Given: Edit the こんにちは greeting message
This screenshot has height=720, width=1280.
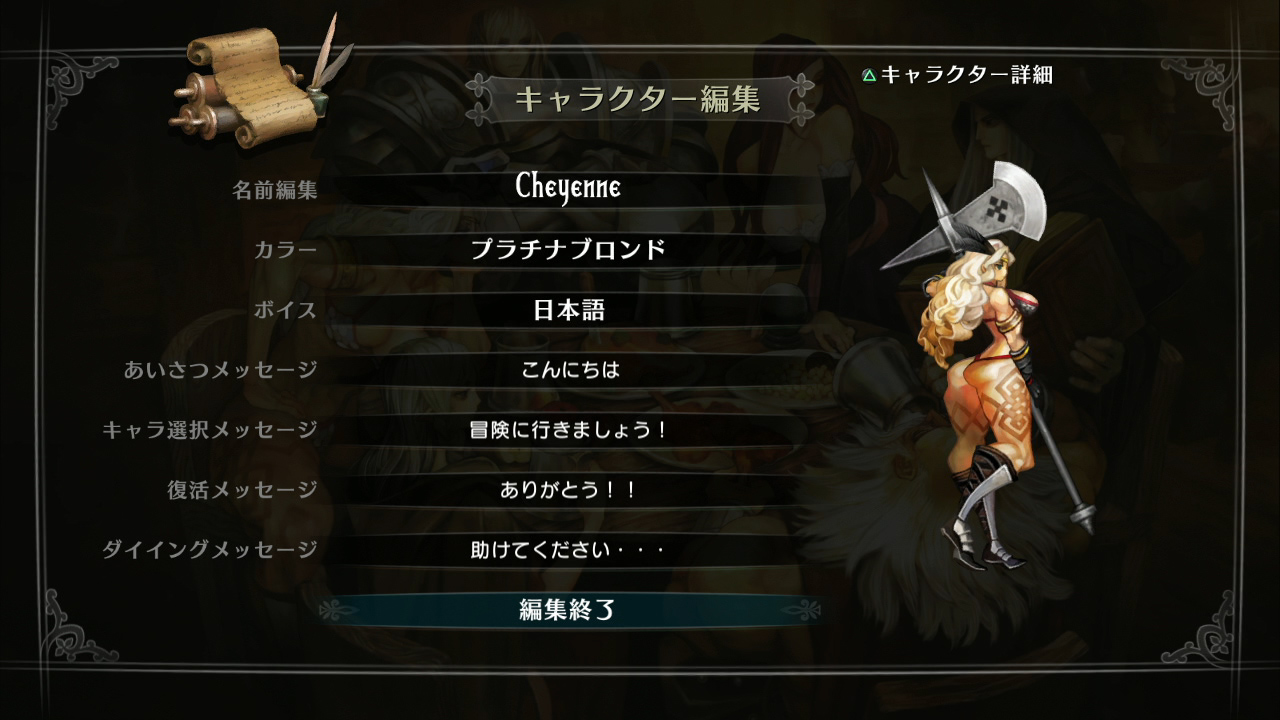Looking at the screenshot, I should click(568, 370).
